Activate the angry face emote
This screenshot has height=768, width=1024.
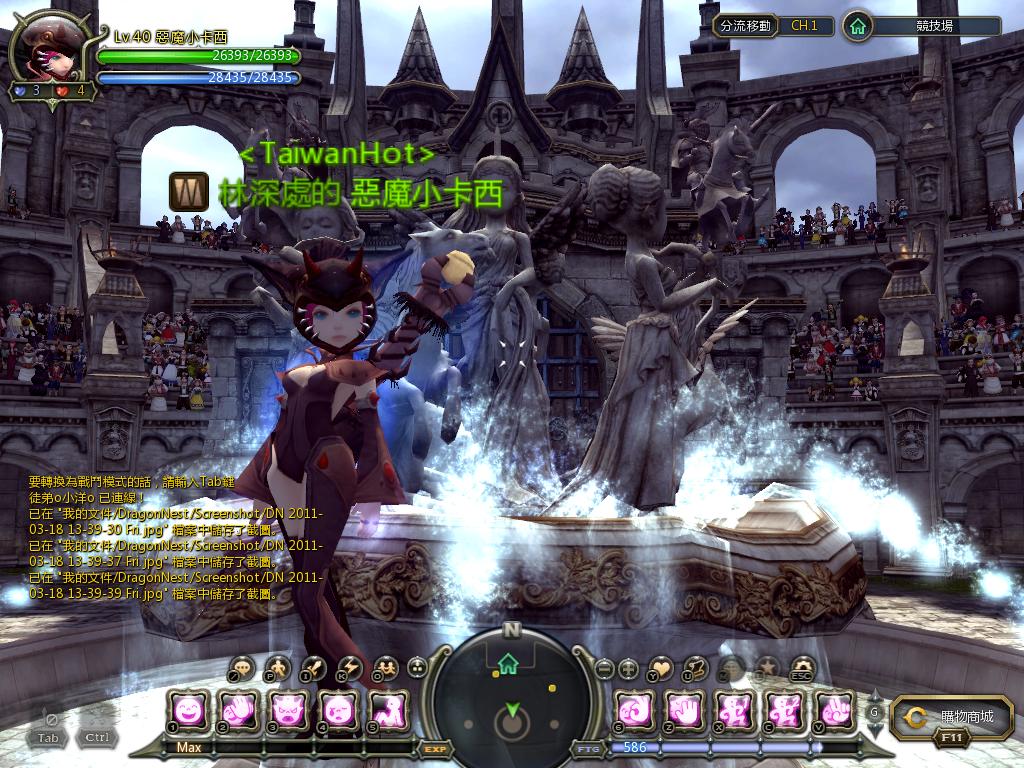tap(289, 711)
